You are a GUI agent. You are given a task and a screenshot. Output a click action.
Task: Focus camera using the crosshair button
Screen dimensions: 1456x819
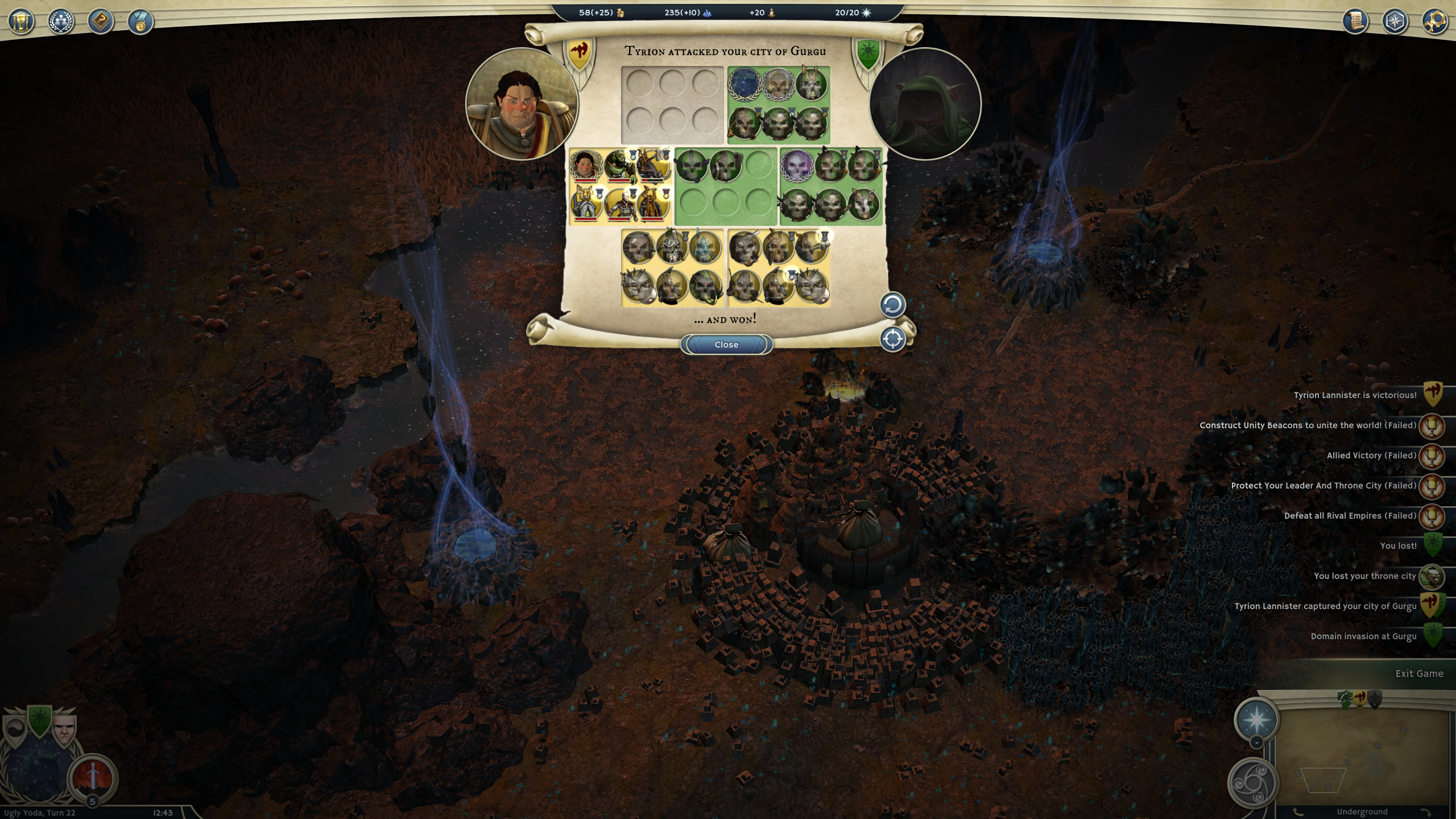point(892,340)
